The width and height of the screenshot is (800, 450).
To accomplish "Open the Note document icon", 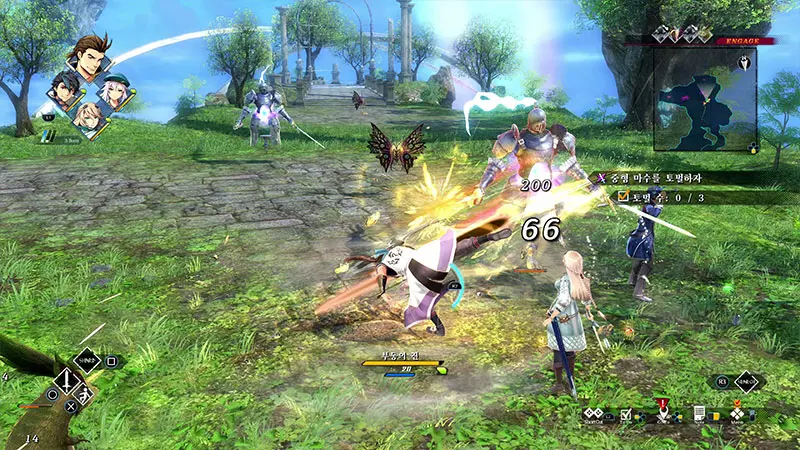I will coord(700,412).
